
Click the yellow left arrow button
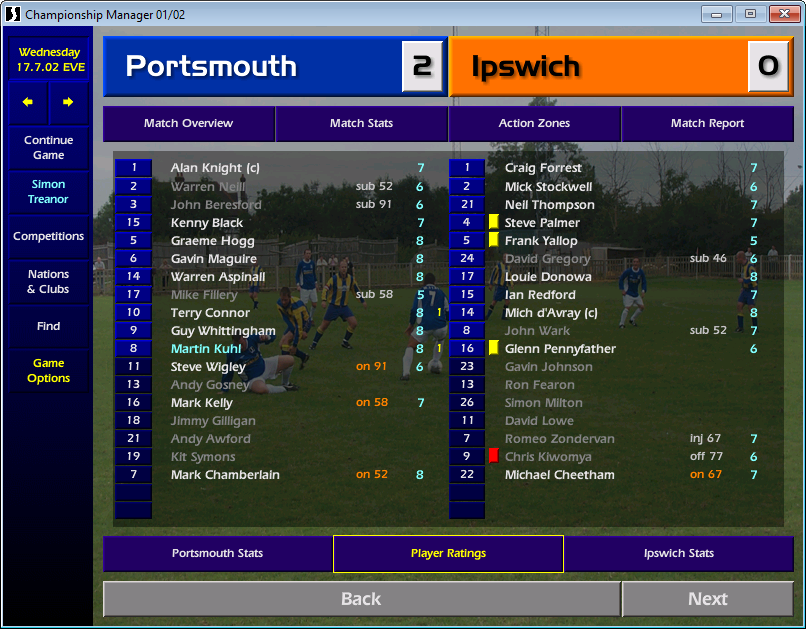pos(28,102)
